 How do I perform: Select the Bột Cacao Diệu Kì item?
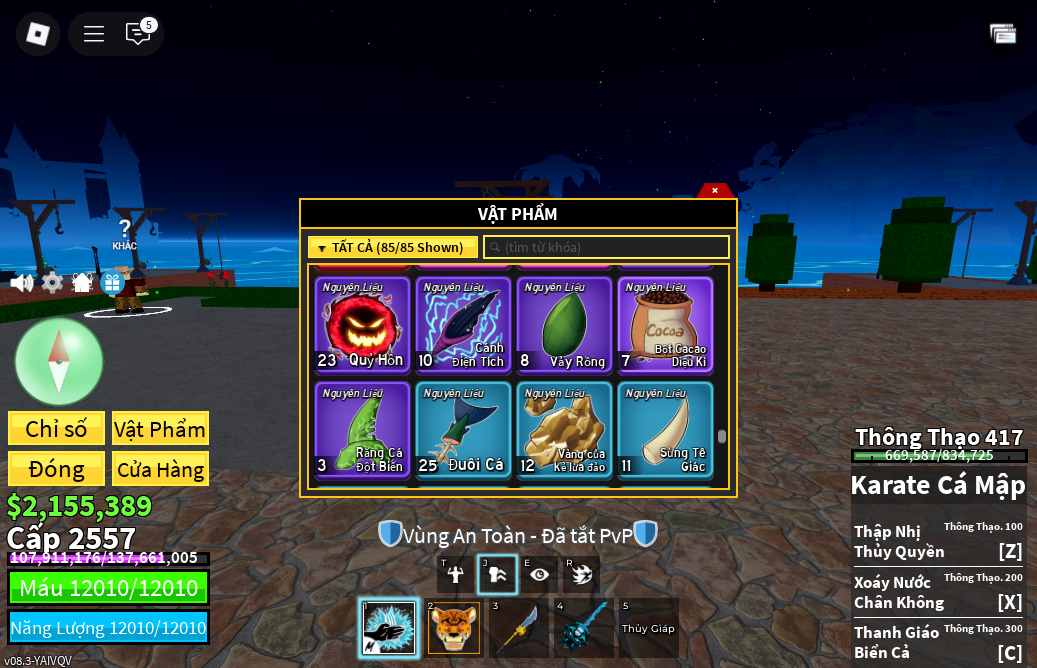[x=665, y=324]
